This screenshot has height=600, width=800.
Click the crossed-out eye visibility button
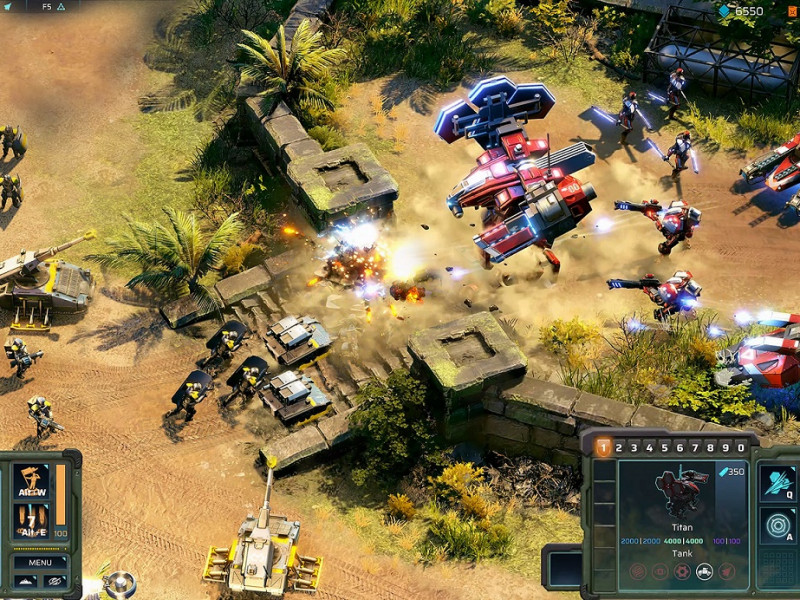53,581
